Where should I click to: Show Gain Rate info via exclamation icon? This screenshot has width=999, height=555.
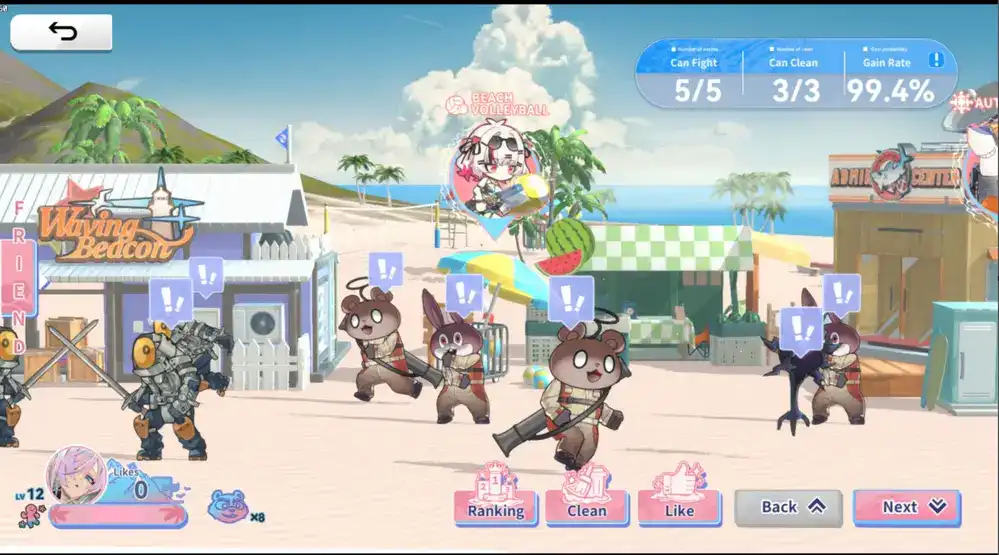[936, 60]
